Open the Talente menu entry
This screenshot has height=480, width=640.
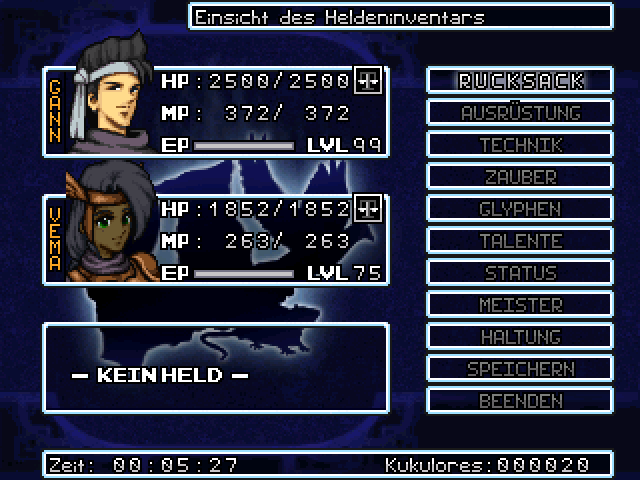520,241
